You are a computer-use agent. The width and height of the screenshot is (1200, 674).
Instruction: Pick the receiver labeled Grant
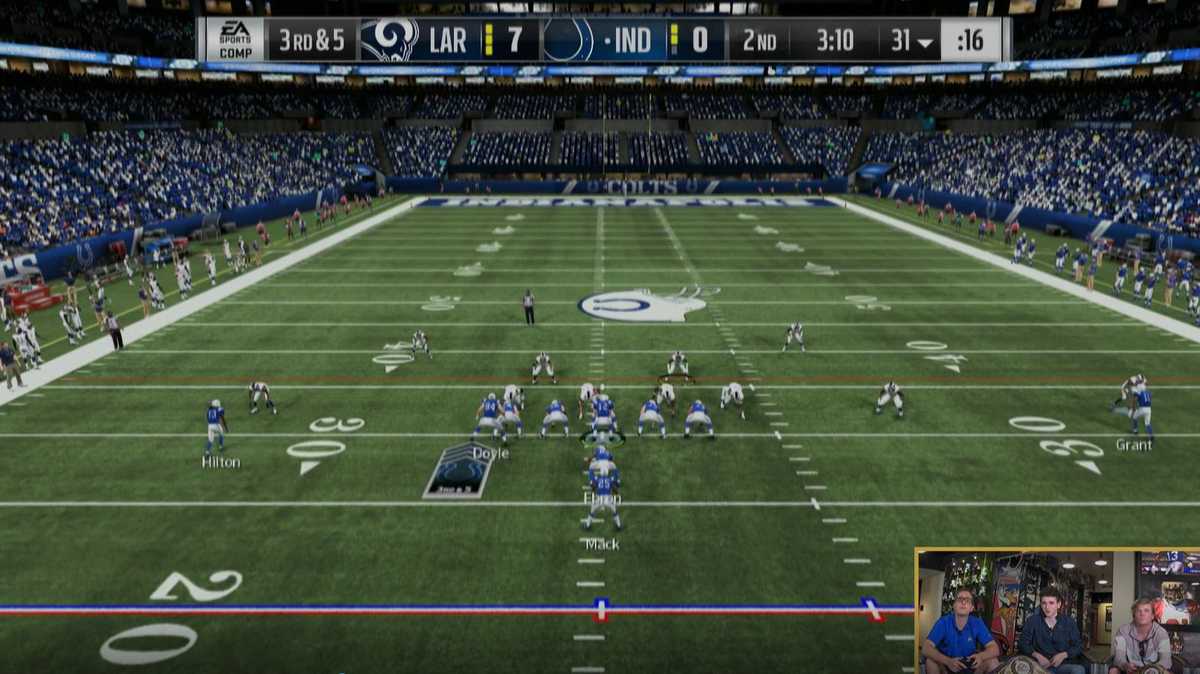point(1141,410)
